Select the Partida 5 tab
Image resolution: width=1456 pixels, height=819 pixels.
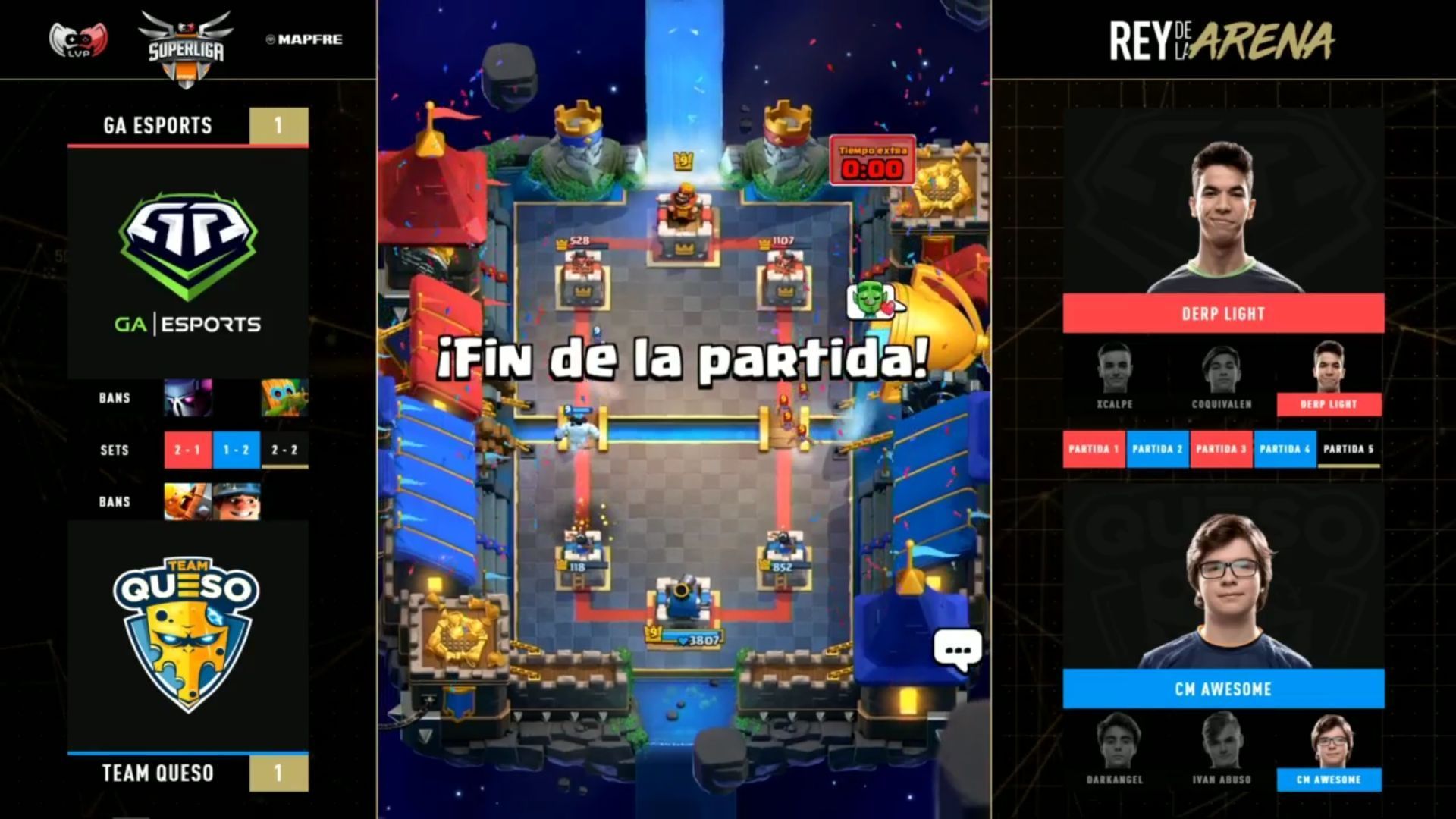[1348, 449]
